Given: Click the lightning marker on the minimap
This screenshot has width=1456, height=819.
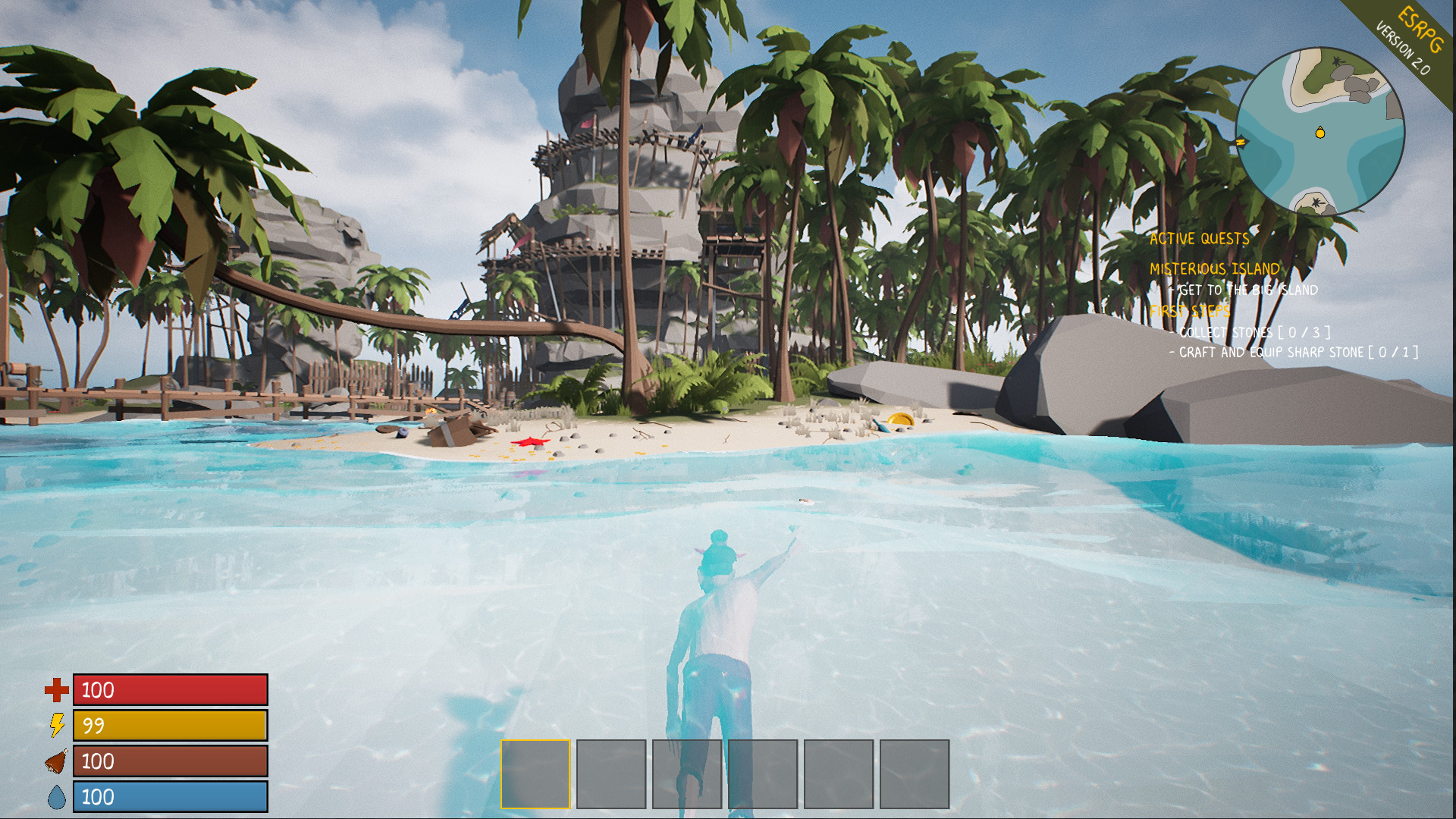Looking at the screenshot, I should (1243, 140).
